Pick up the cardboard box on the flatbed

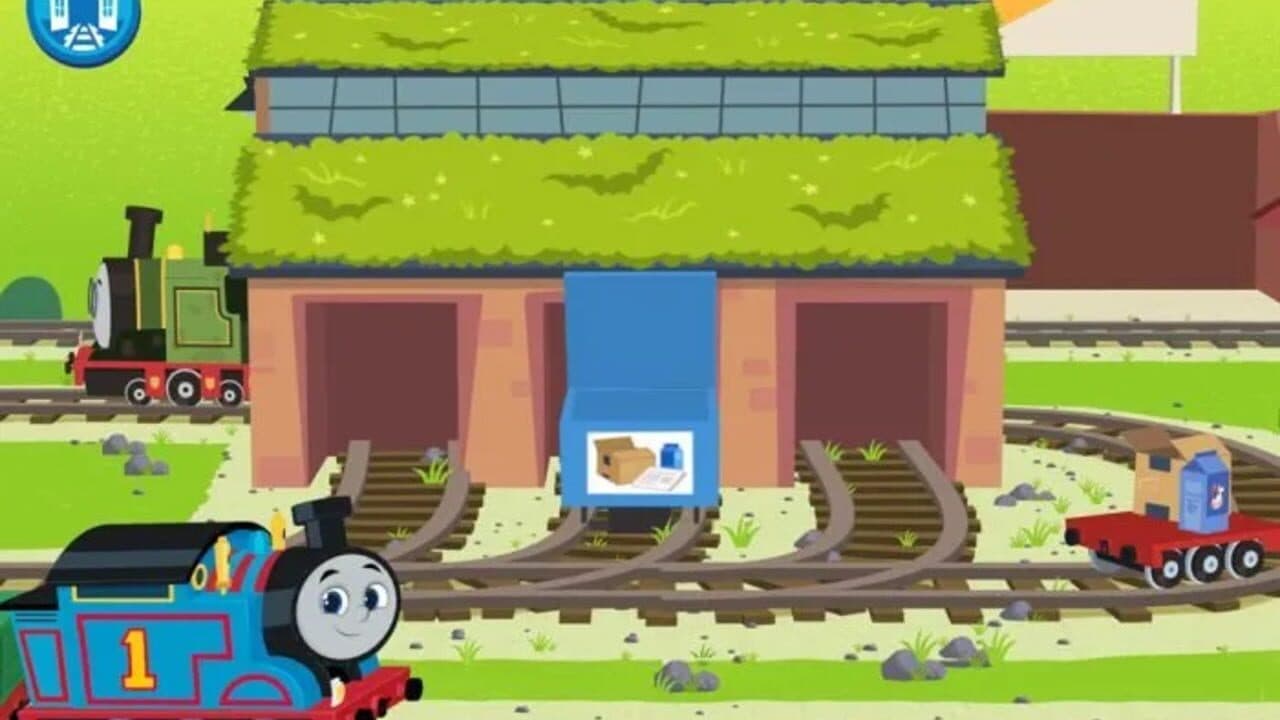tap(1158, 475)
